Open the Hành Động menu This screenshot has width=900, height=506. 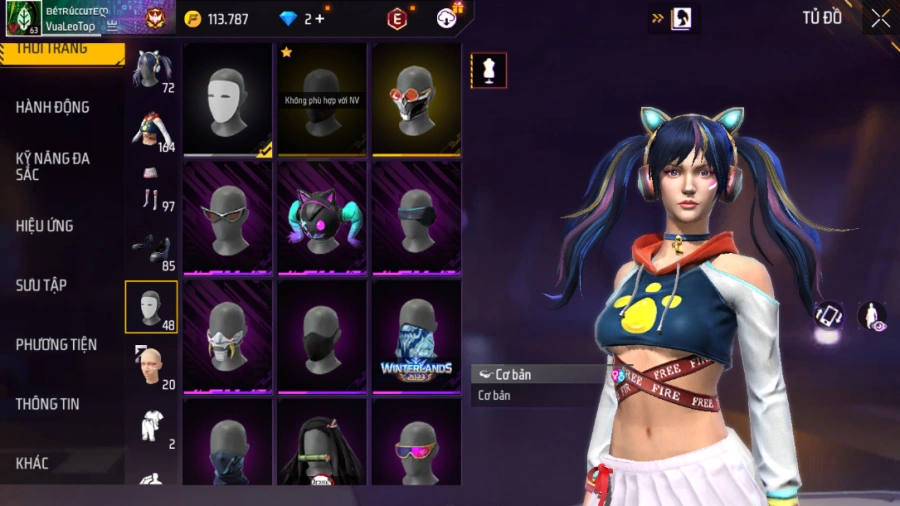[x=52, y=107]
